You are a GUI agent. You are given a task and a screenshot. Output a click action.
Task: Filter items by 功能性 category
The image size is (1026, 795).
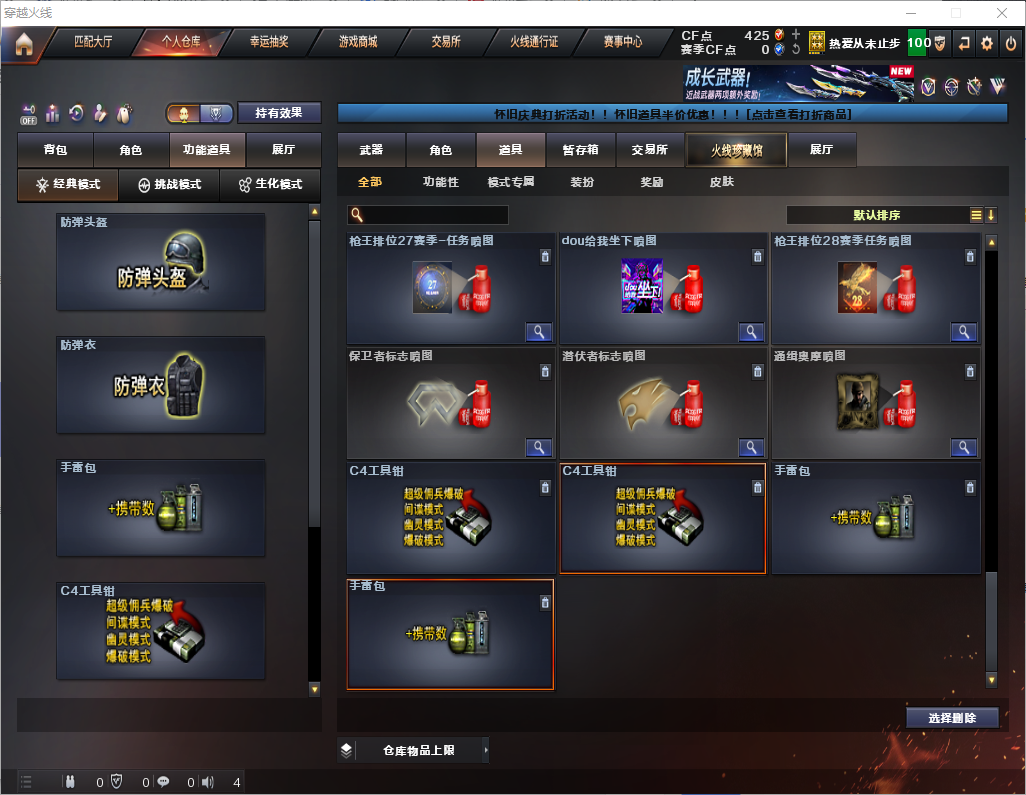click(440, 182)
